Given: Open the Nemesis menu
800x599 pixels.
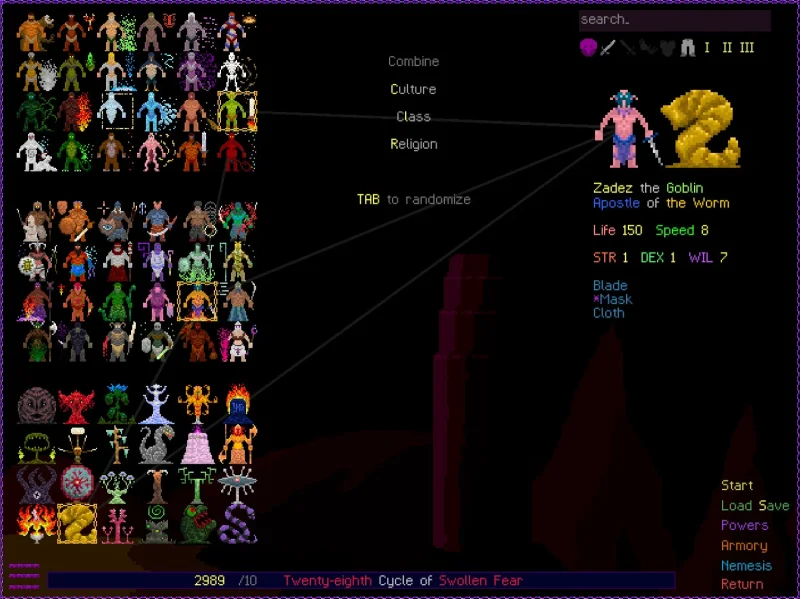Looking at the screenshot, I should 746,566.
